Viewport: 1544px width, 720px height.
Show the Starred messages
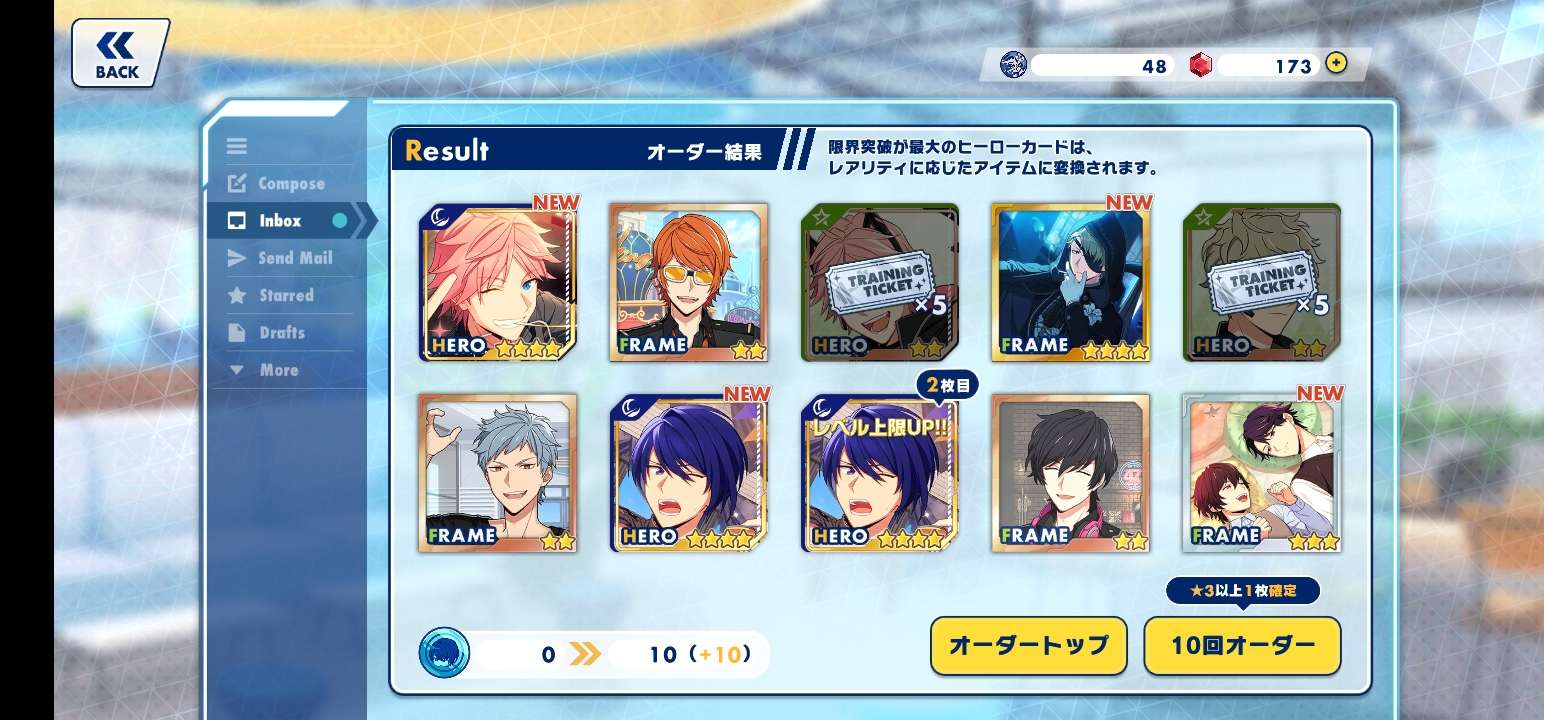point(286,296)
